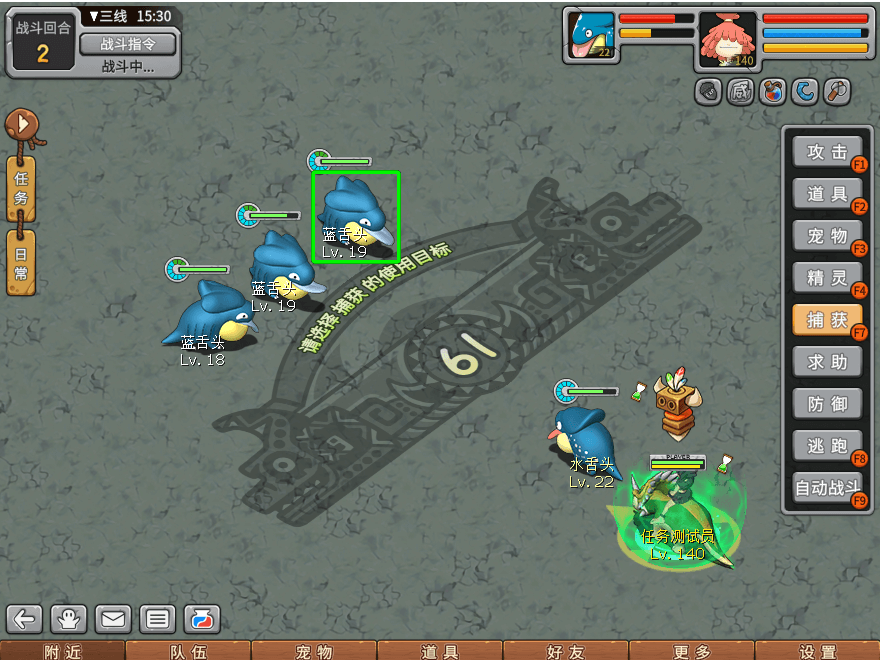Enable 自动战斗 auto battle
The width and height of the screenshot is (880, 660).
click(x=827, y=489)
